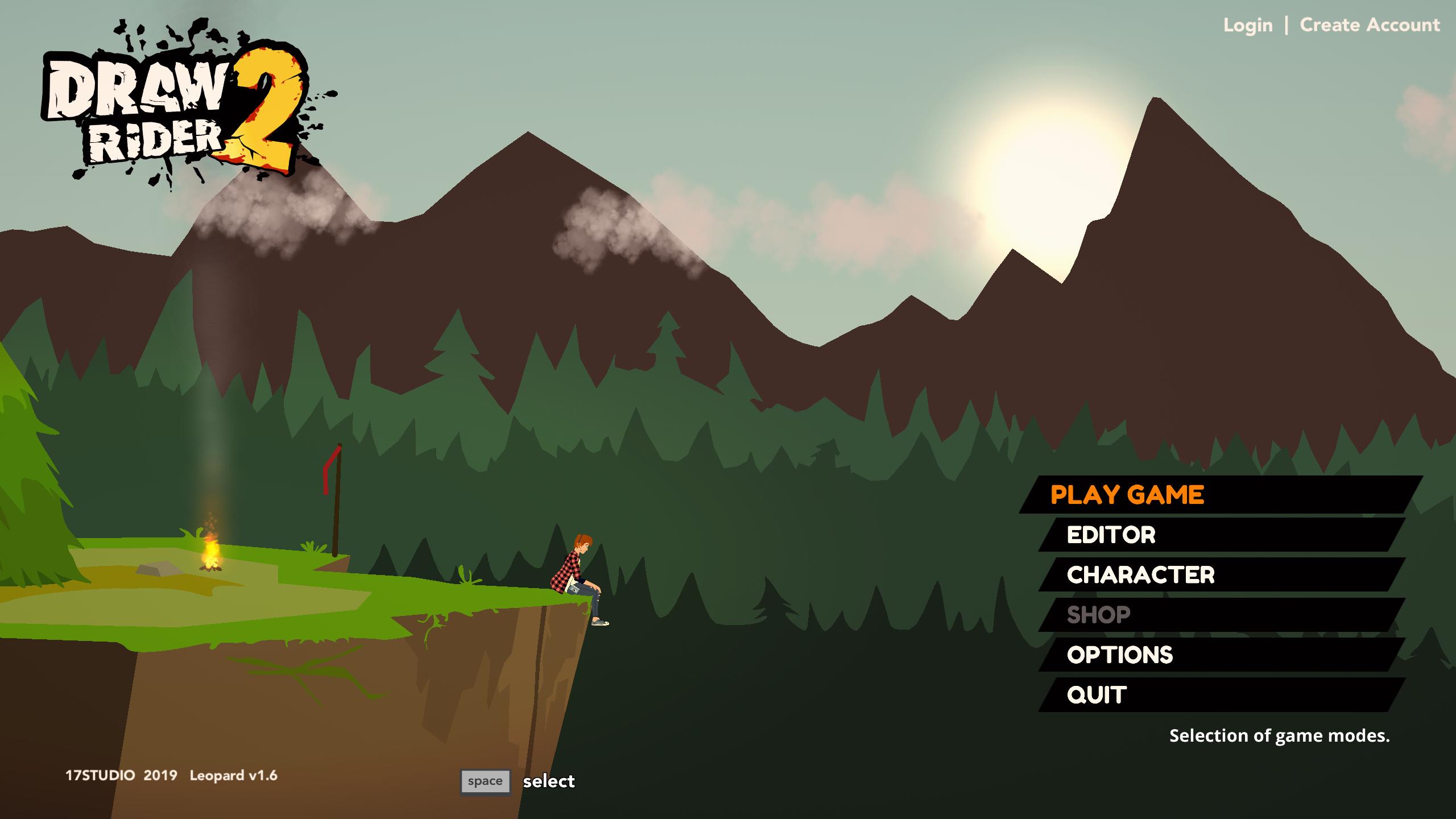Open the Create Account link
Screen dimensions: 1456x819
[x=1370, y=26]
